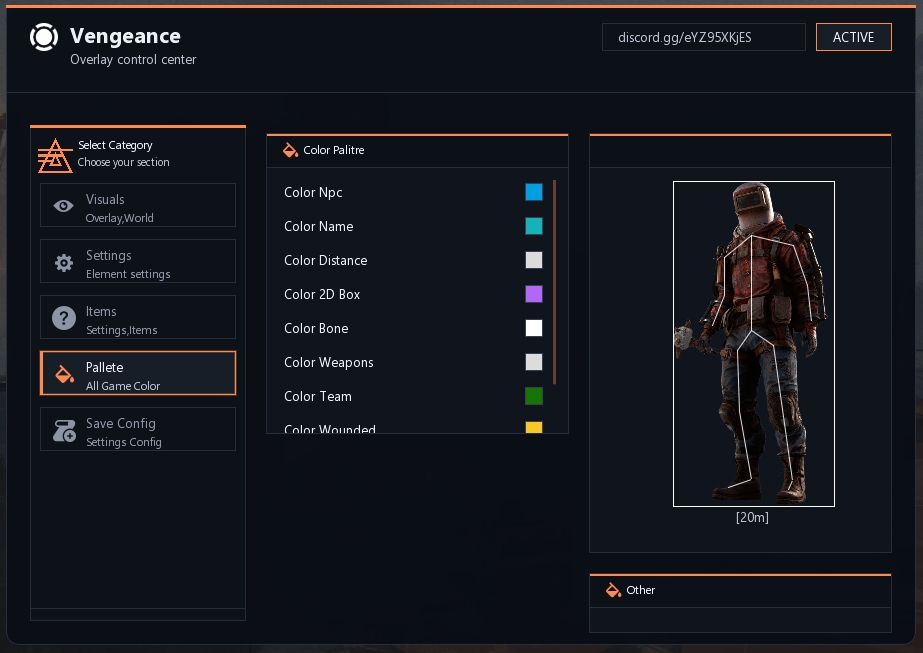Change the Color Npc blue swatch

pos(534,192)
